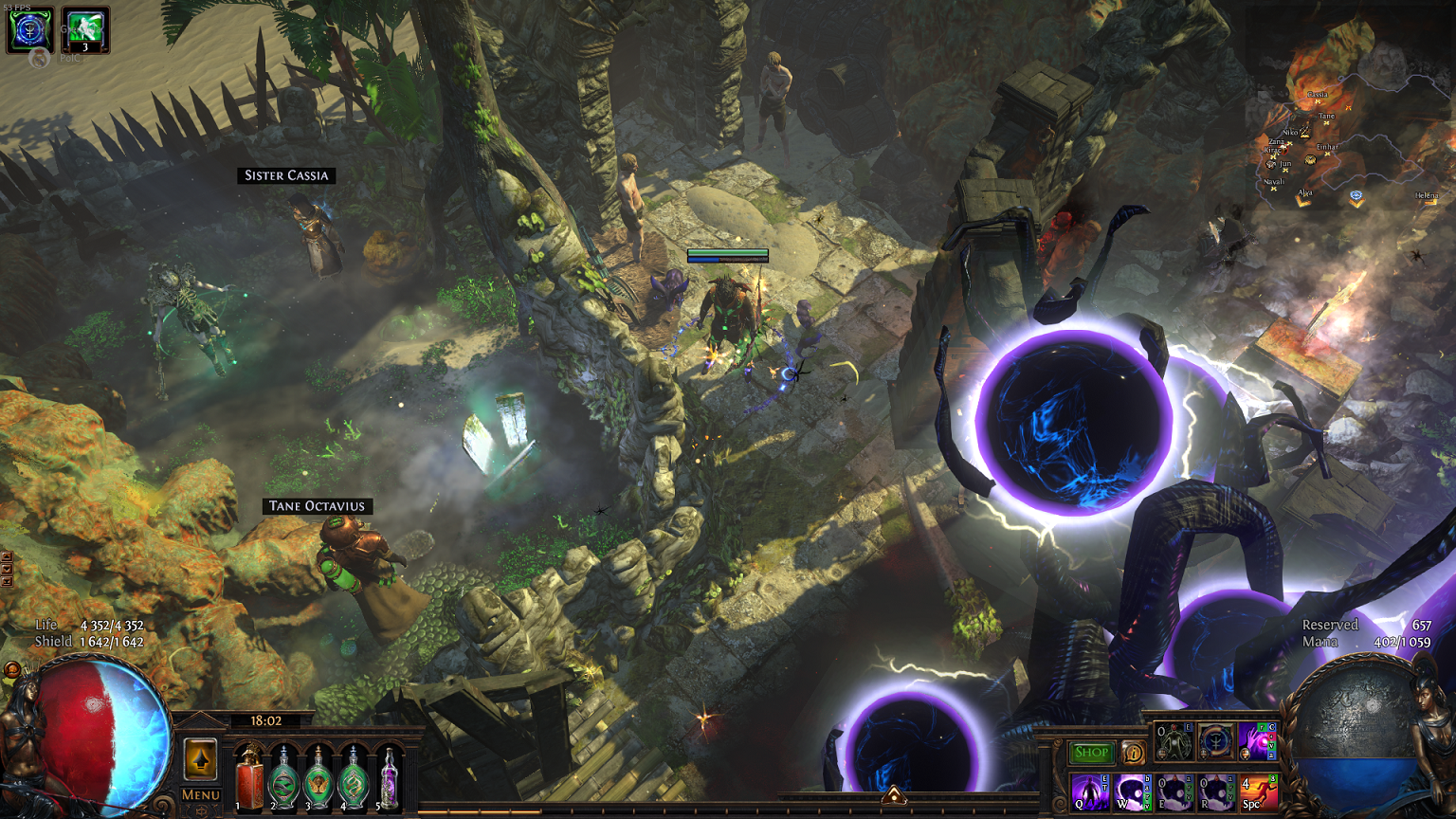Activate the R skull skill slot
The height and width of the screenshot is (819, 1456).
(1215, 791)
